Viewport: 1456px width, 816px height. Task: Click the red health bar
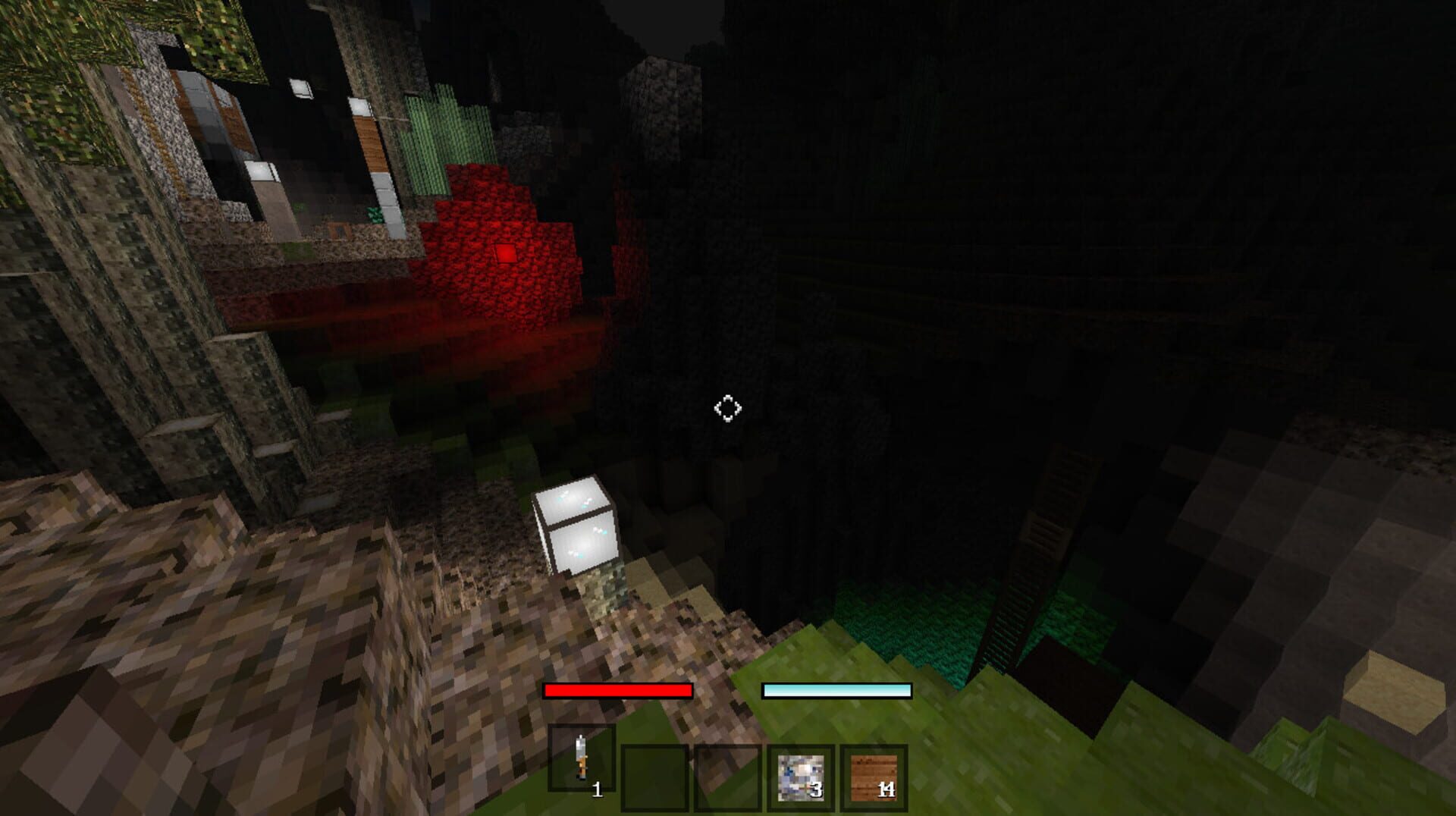[x=618, y=690]
